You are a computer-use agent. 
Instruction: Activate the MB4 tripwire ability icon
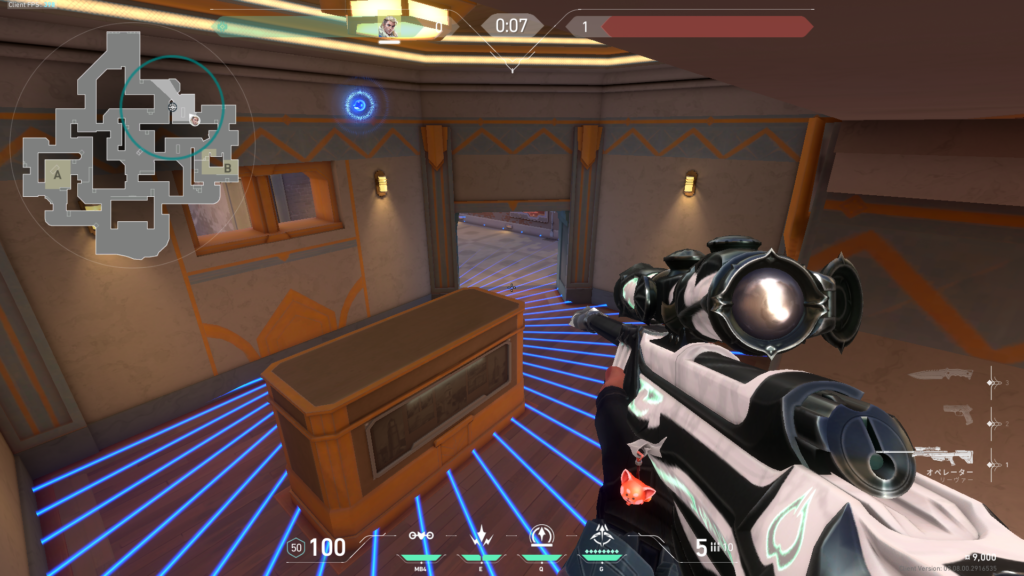point(421,535)
